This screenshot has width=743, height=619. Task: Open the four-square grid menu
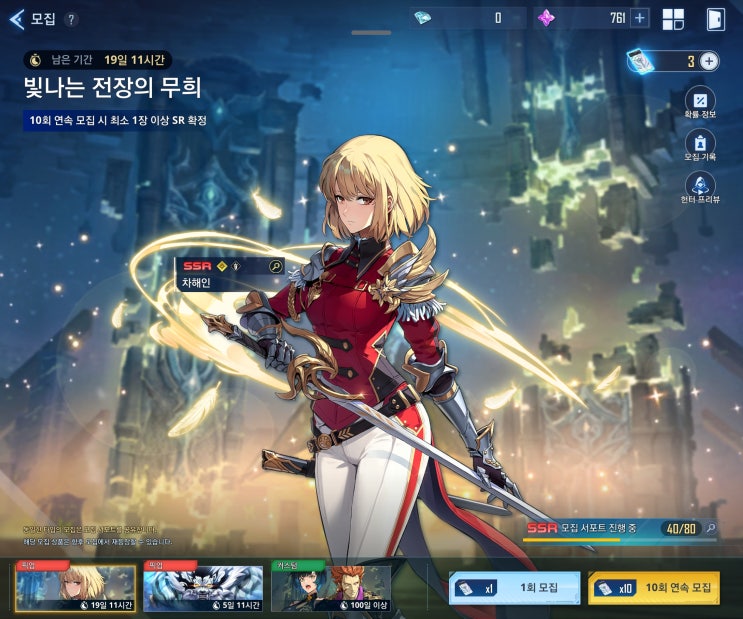click(x=673, y=19)
